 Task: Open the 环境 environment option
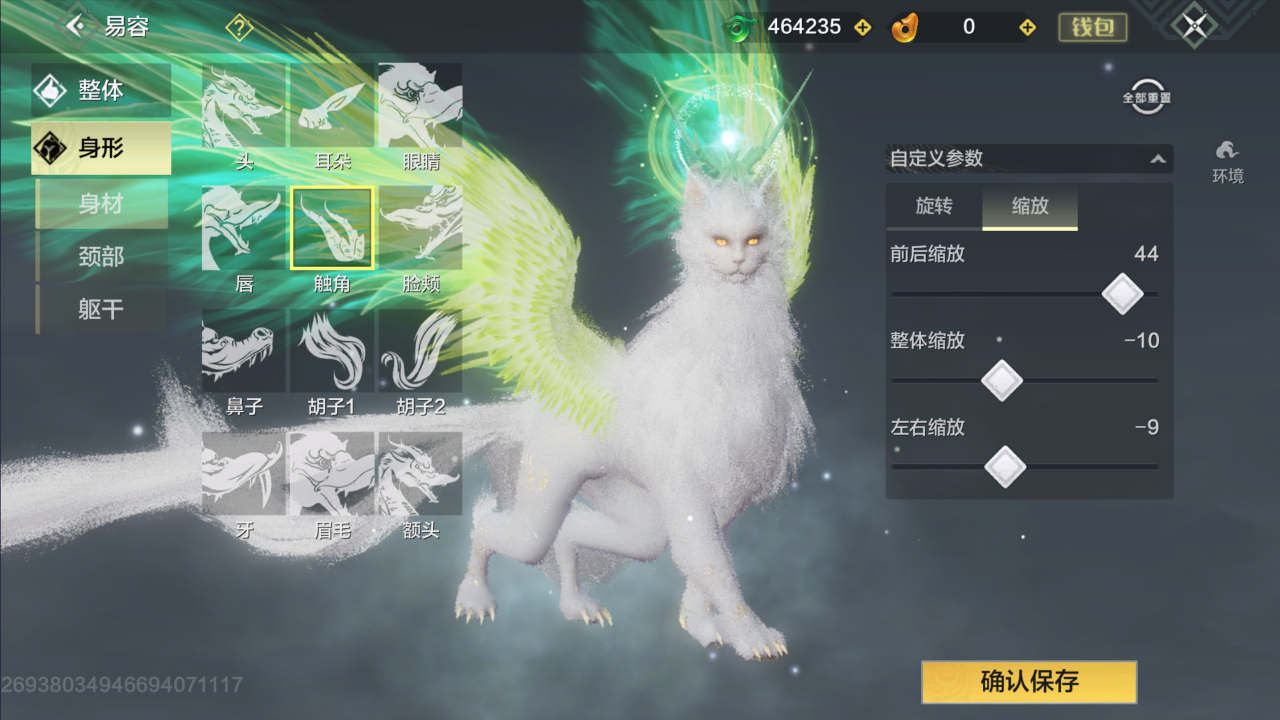click(1227, 161)
